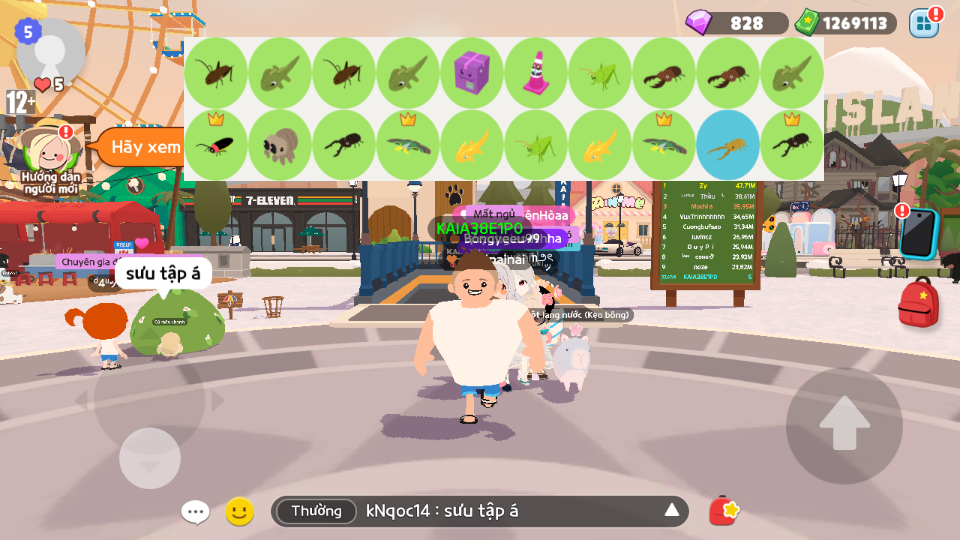The height and width of the screenshot is (540, 960).
Task: Open the red backpack with yellow star
Action: [x=918, y=302]
